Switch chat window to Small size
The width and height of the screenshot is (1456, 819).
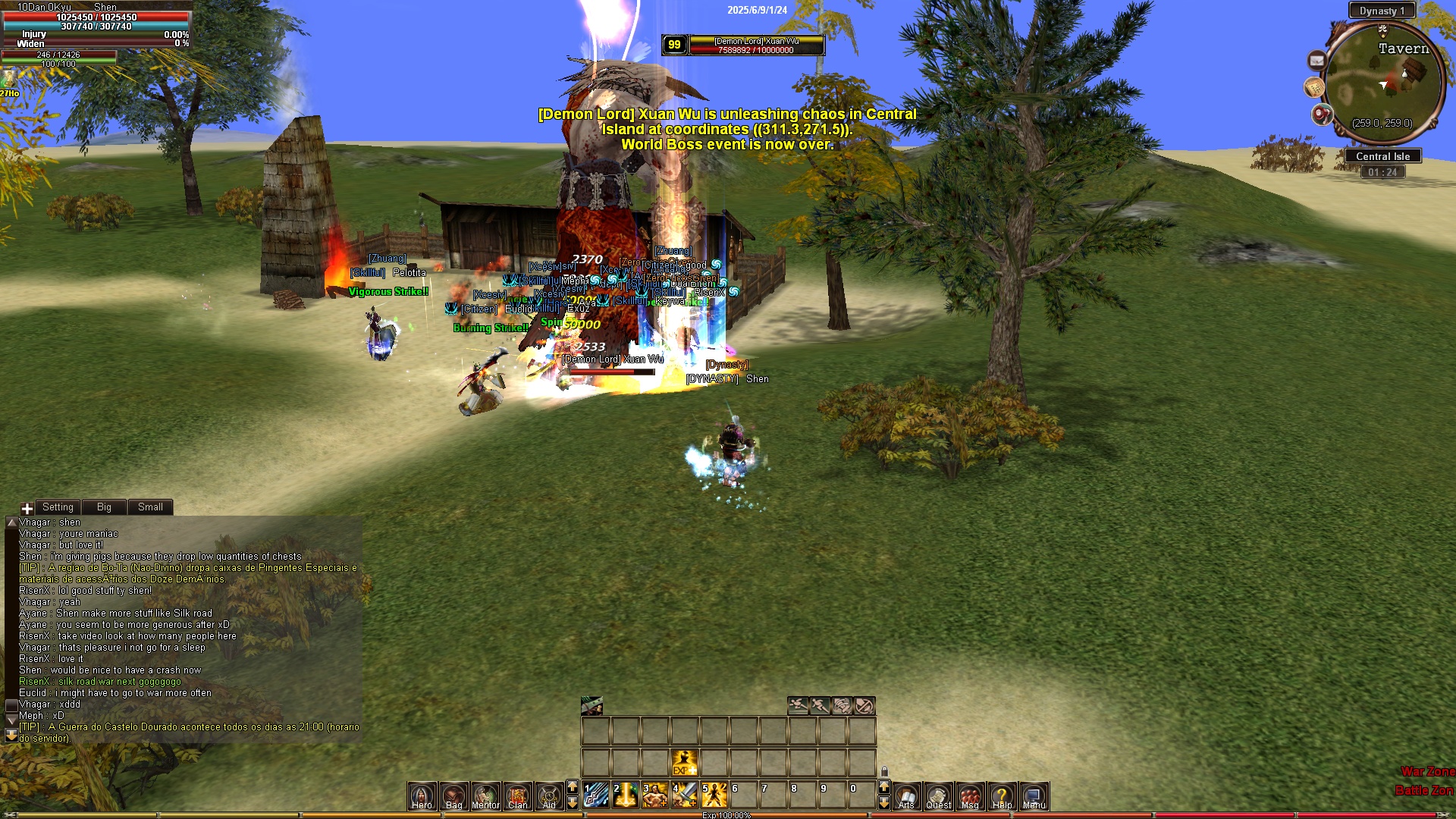pyautogui.click(x=150, y=507)
